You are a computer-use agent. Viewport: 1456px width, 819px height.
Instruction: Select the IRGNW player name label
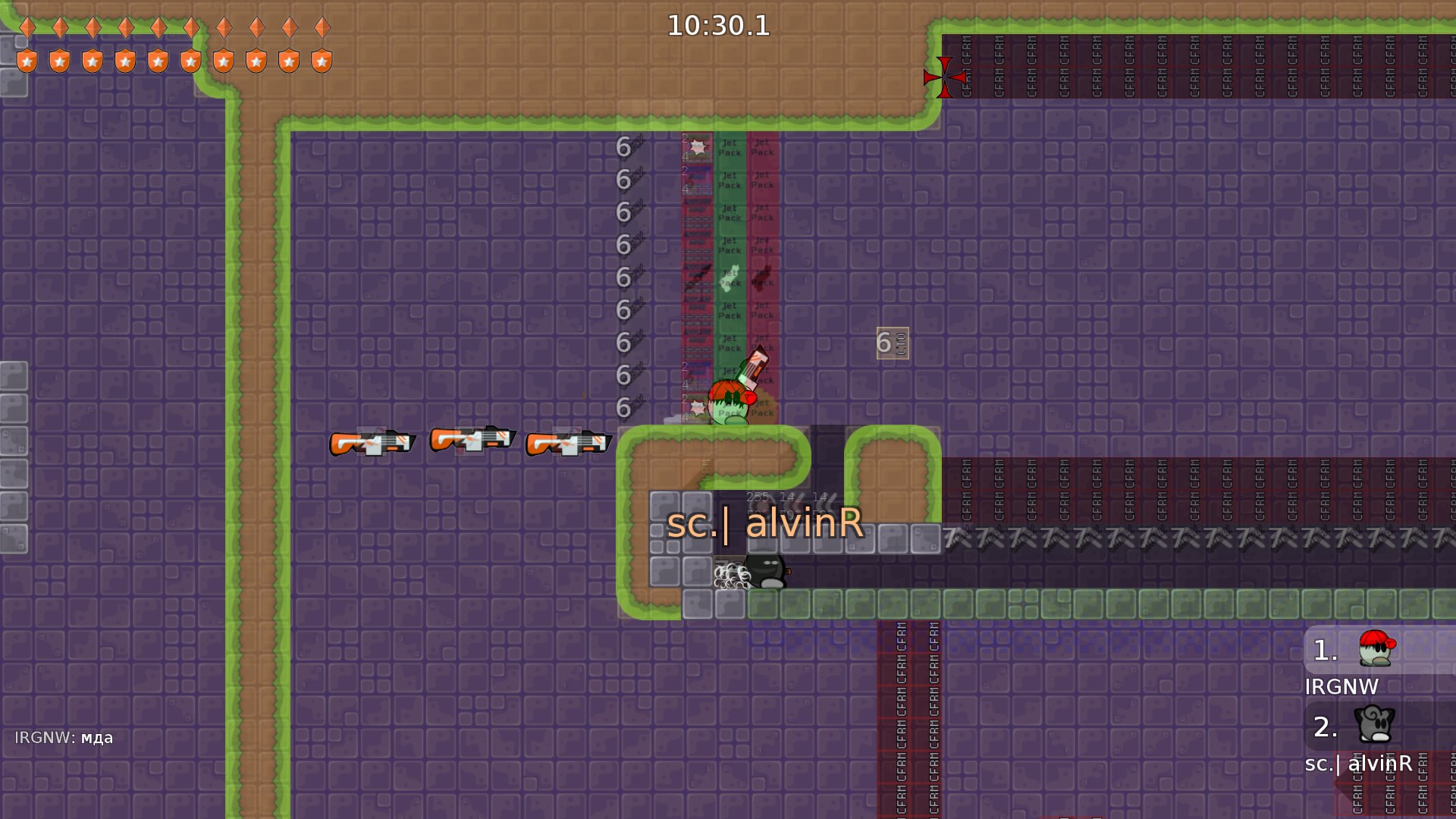(x=1341, y=687)
